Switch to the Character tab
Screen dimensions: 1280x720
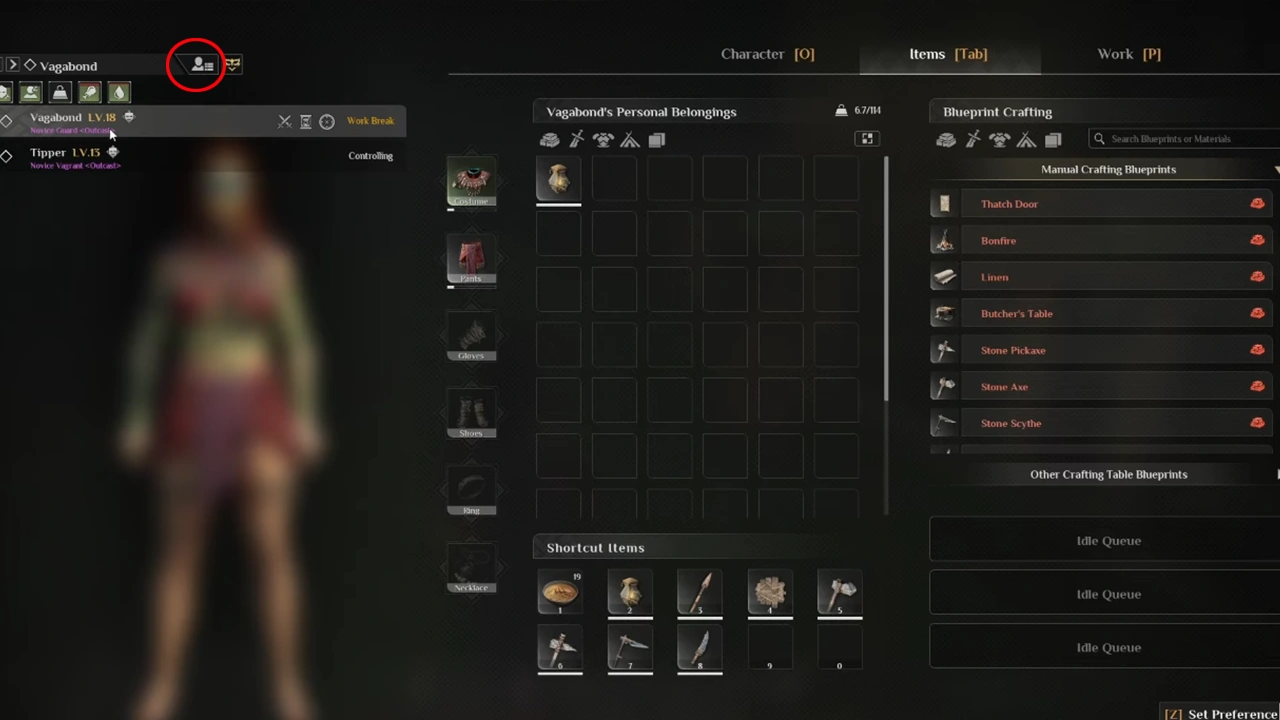pos(767,54)
